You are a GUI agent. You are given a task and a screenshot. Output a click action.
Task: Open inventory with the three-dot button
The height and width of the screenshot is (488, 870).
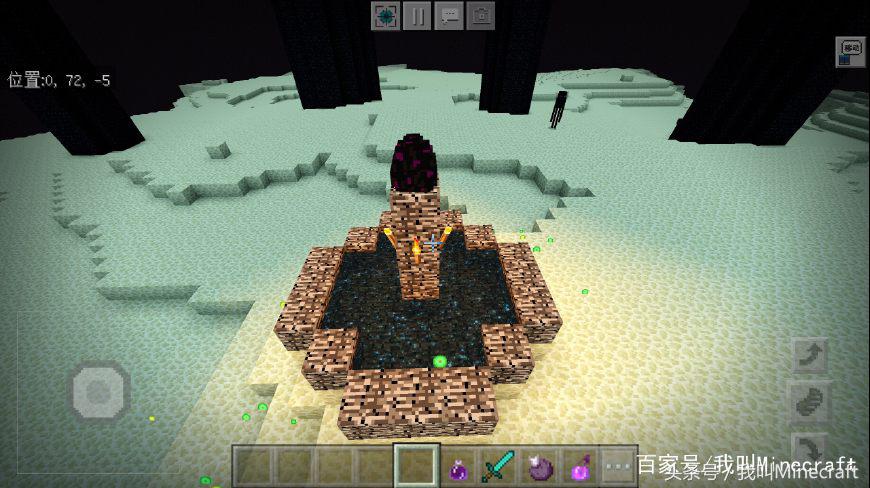pos(618,466)
